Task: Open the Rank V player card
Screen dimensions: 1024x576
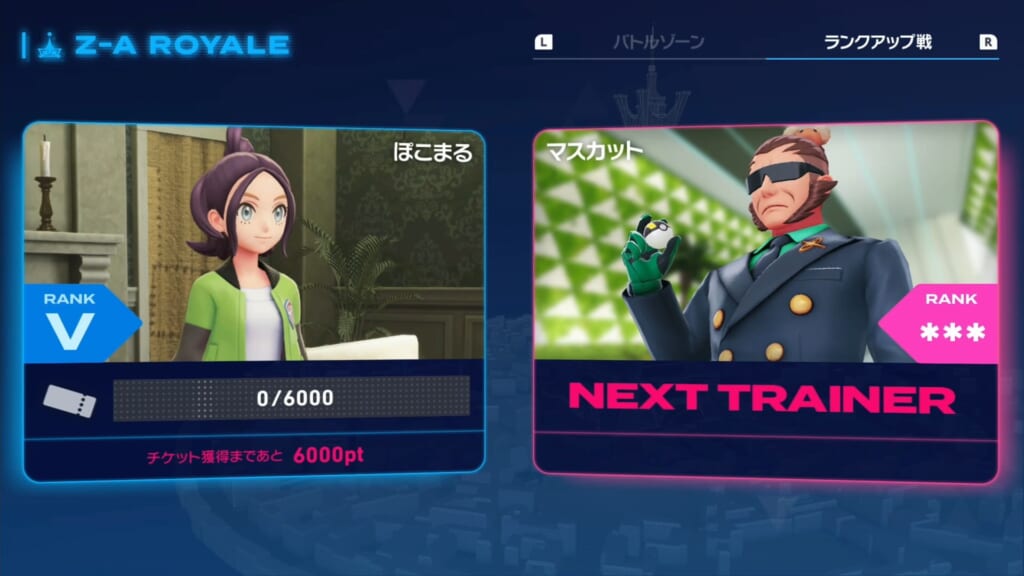Action: (x=254, y=300)
